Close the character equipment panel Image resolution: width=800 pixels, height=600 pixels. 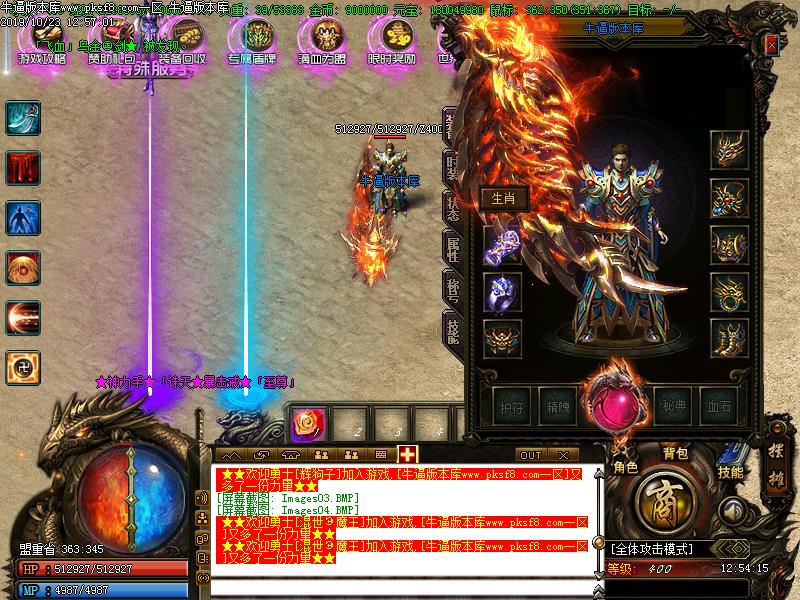pos(771,45)
